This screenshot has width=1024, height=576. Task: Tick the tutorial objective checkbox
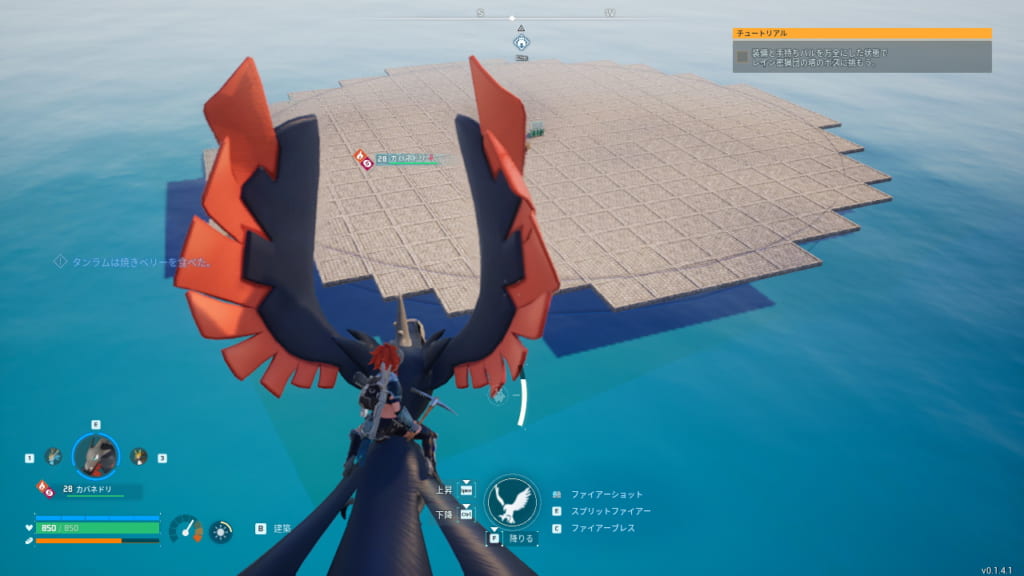(742, 57)
